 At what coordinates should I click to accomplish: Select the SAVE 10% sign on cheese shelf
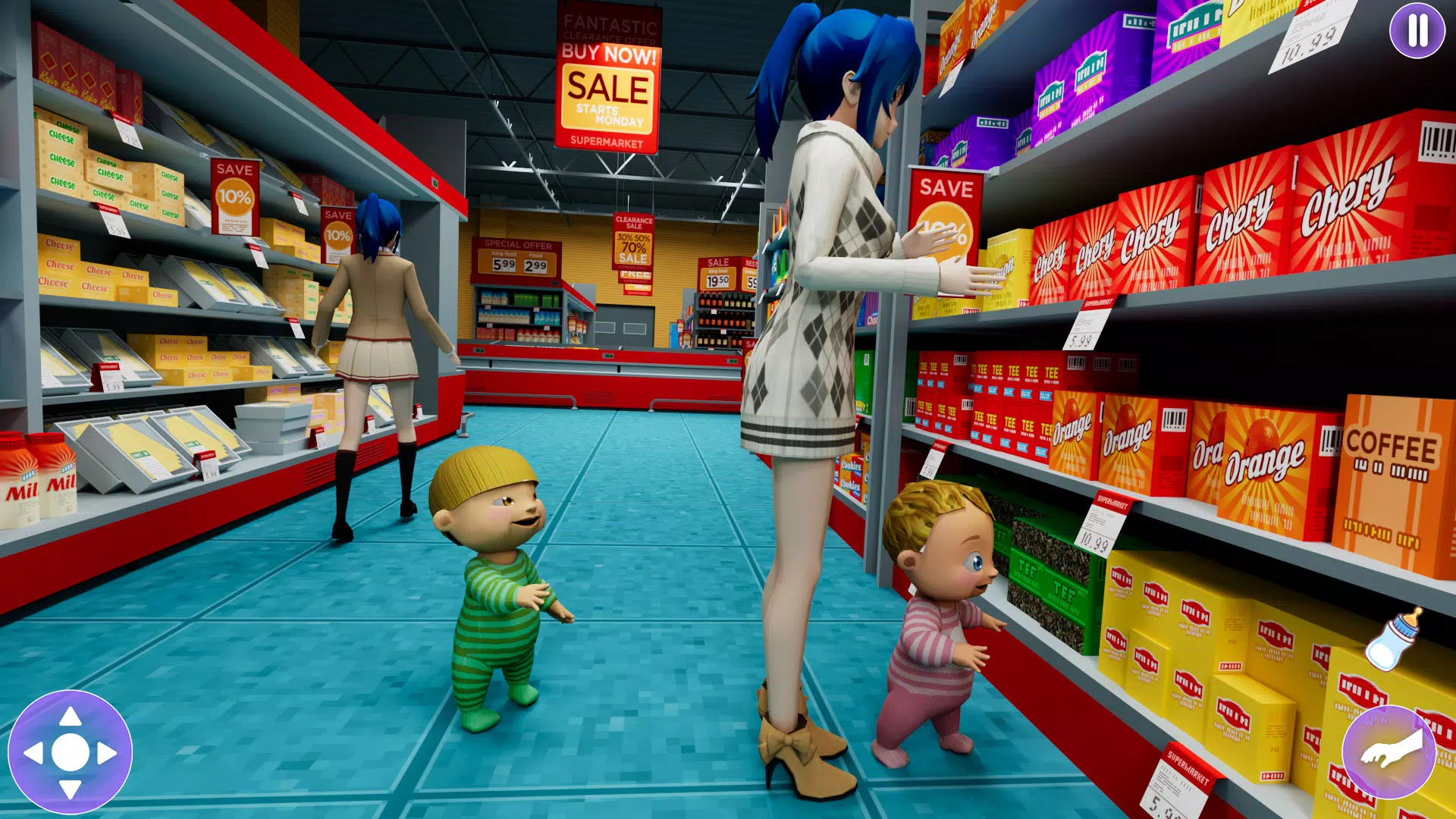tap(236, 194)
